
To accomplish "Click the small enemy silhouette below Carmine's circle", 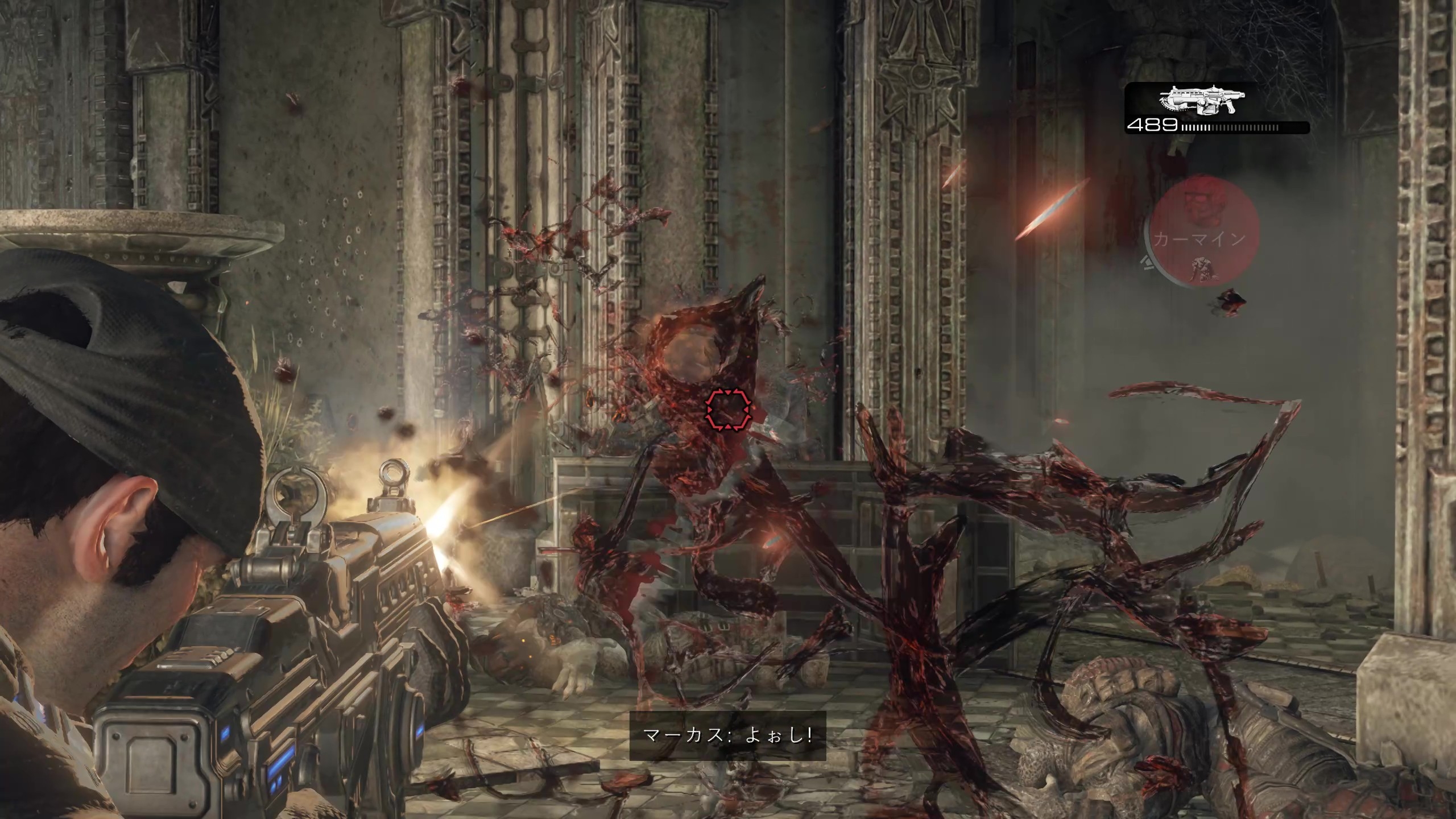I will pos(1231,300).
